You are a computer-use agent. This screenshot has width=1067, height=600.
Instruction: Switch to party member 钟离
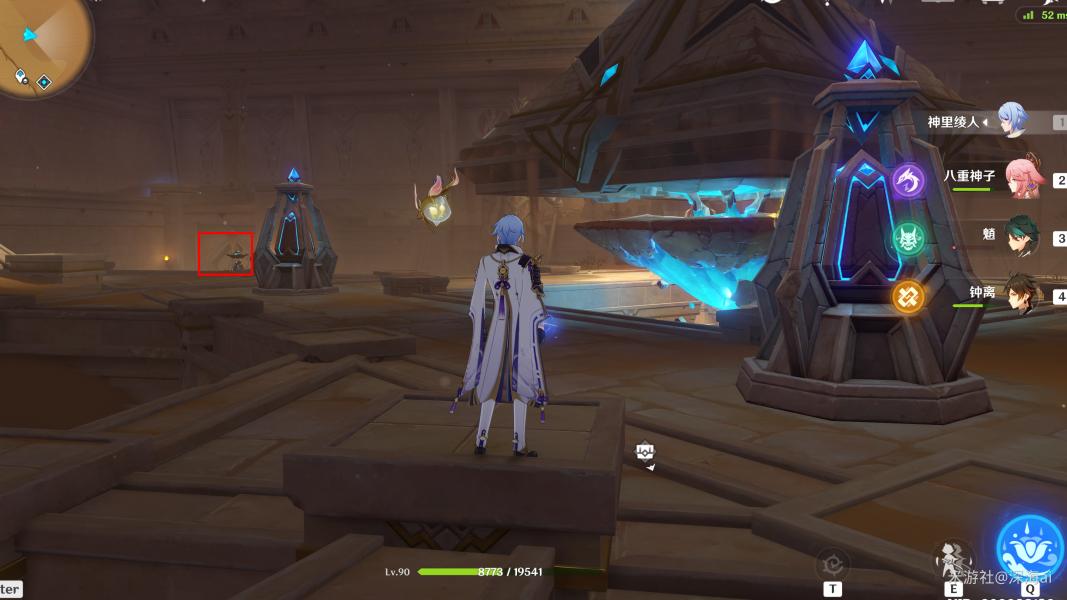click(1022, 293)
